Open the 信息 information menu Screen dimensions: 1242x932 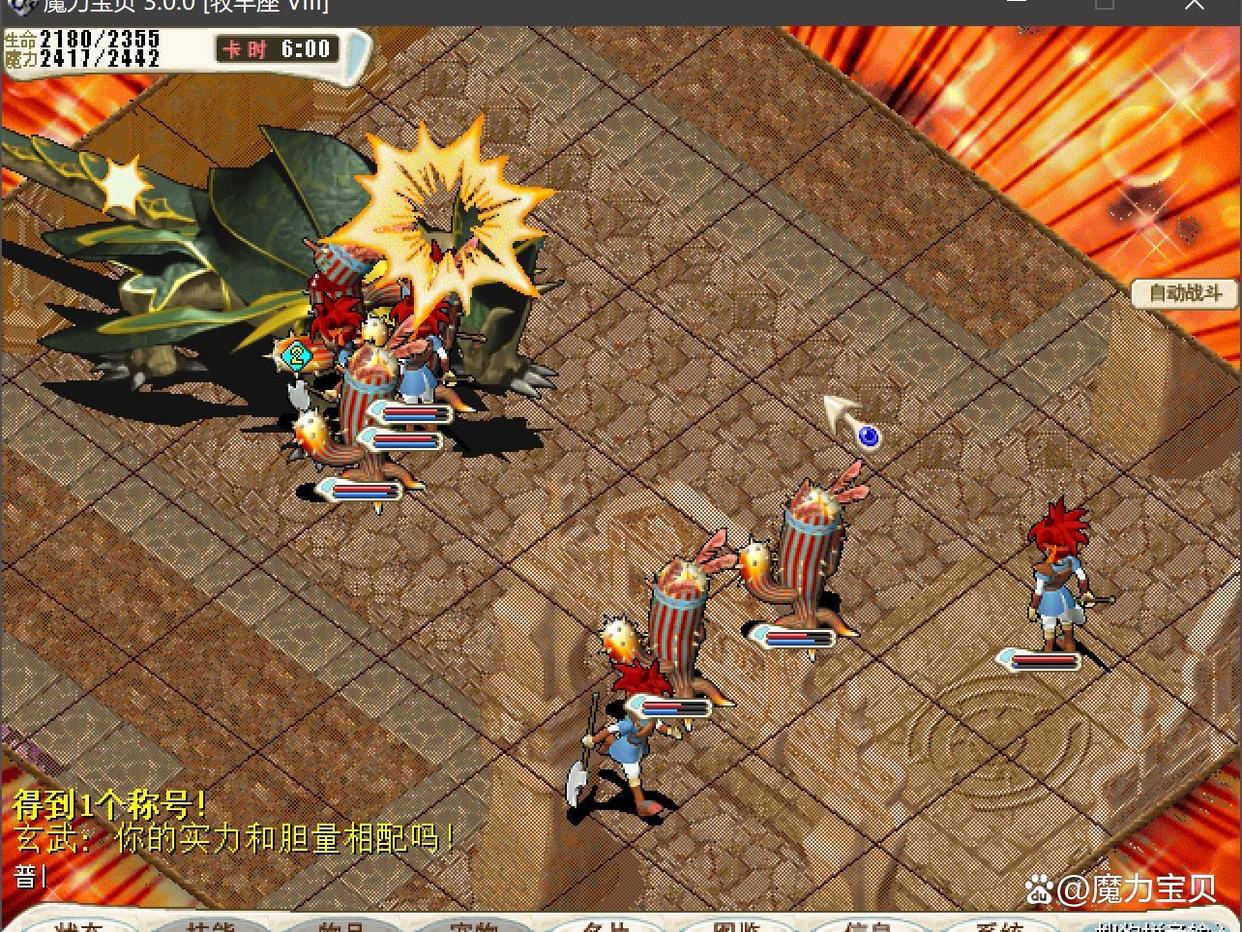click(868, 925)
